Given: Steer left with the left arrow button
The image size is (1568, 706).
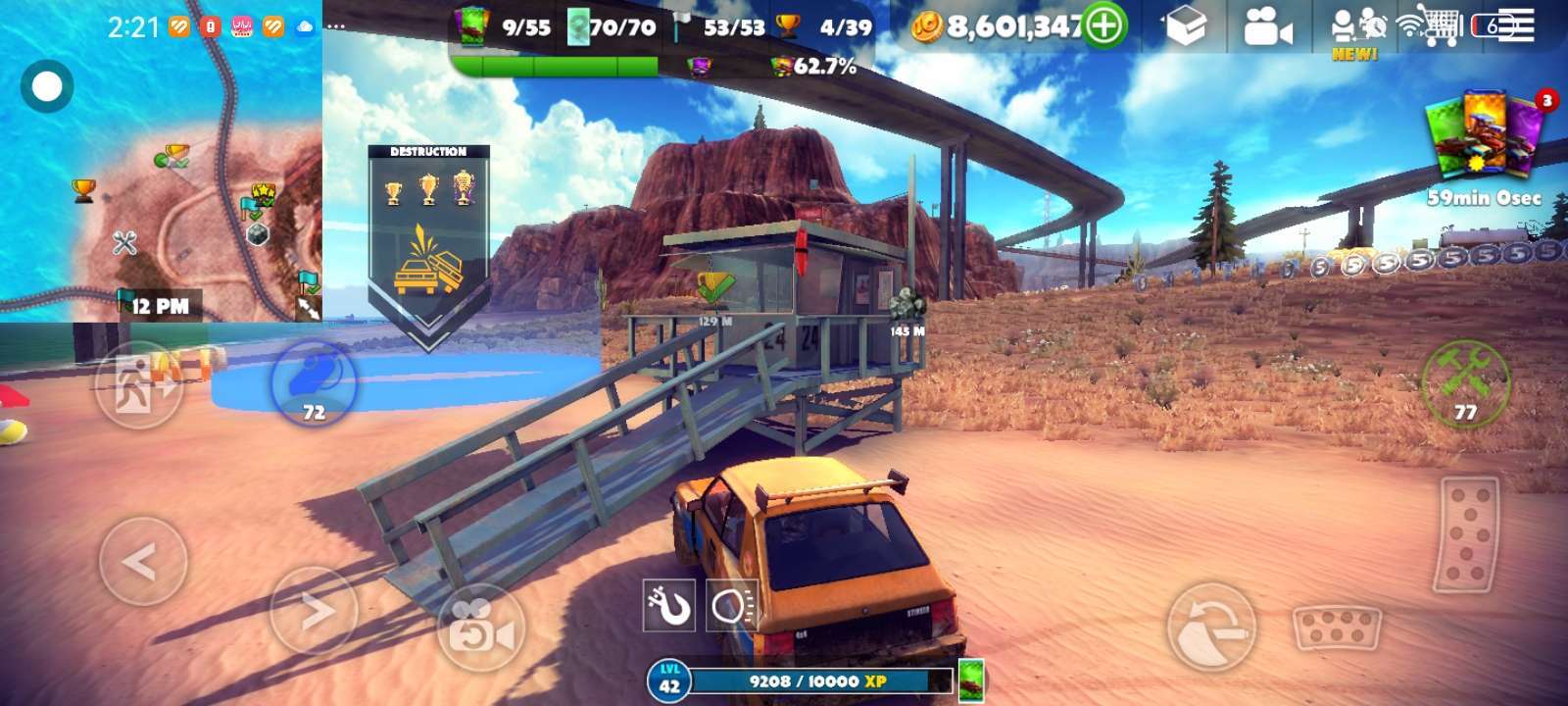Looking at the screenshot, I should click(x=143, y=562).
